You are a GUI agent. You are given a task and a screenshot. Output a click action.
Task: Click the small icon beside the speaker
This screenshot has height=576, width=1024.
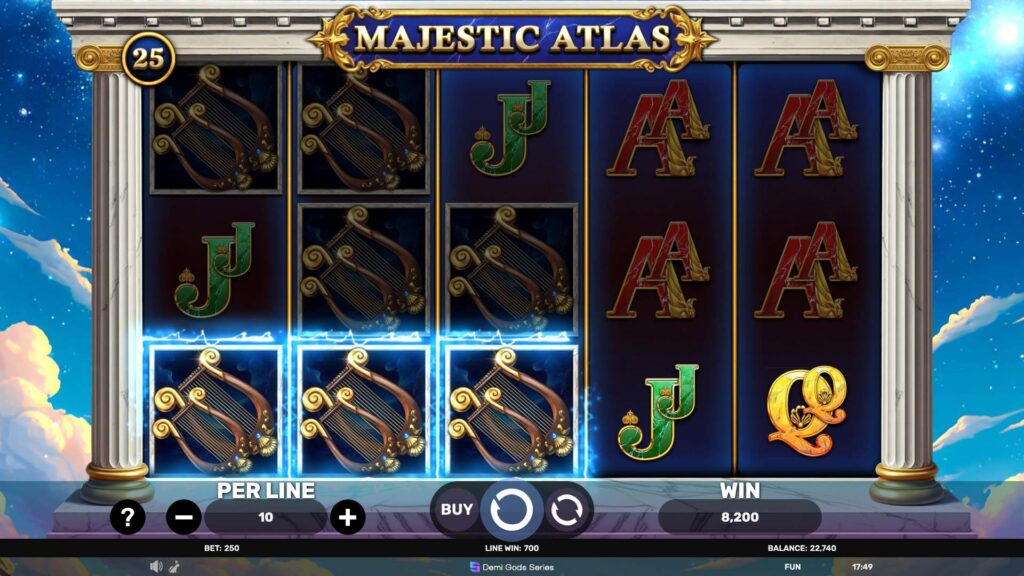point(174,566)
